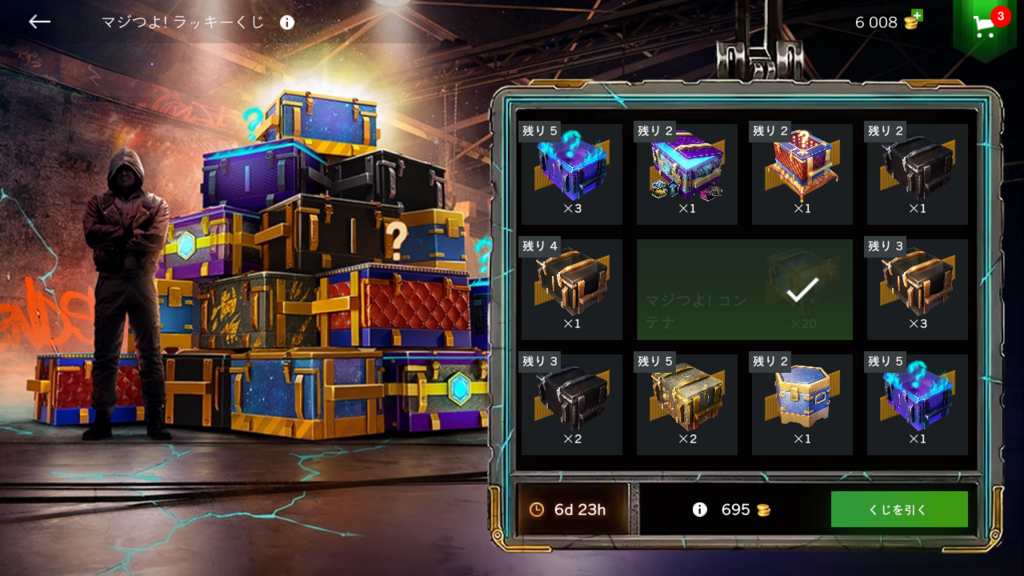The height and width of the screenshot is (576, 1024).
Task: Select the purple graffiti container prize
Action: point(687,174)
